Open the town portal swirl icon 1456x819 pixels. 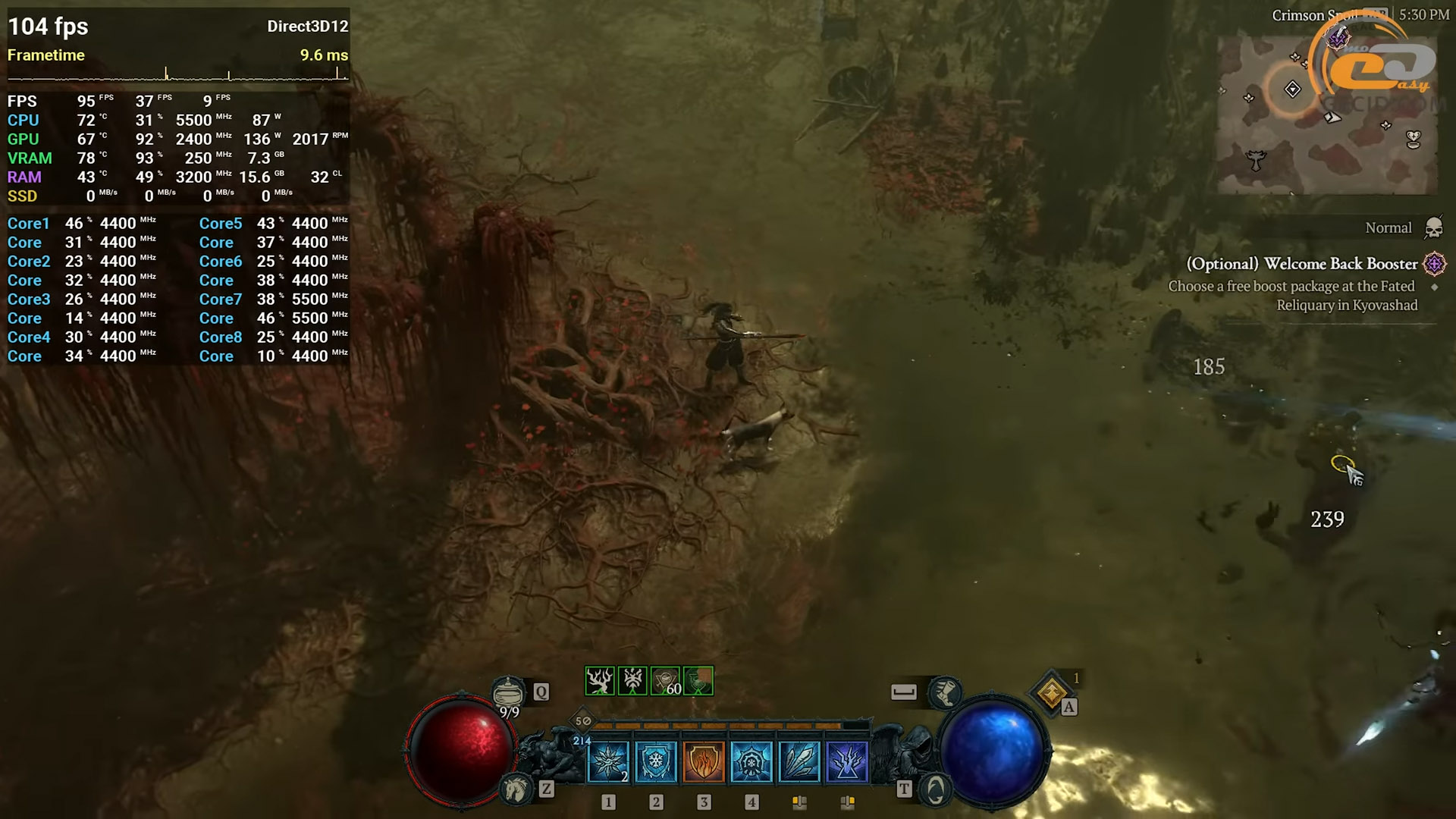click(936, 790)
